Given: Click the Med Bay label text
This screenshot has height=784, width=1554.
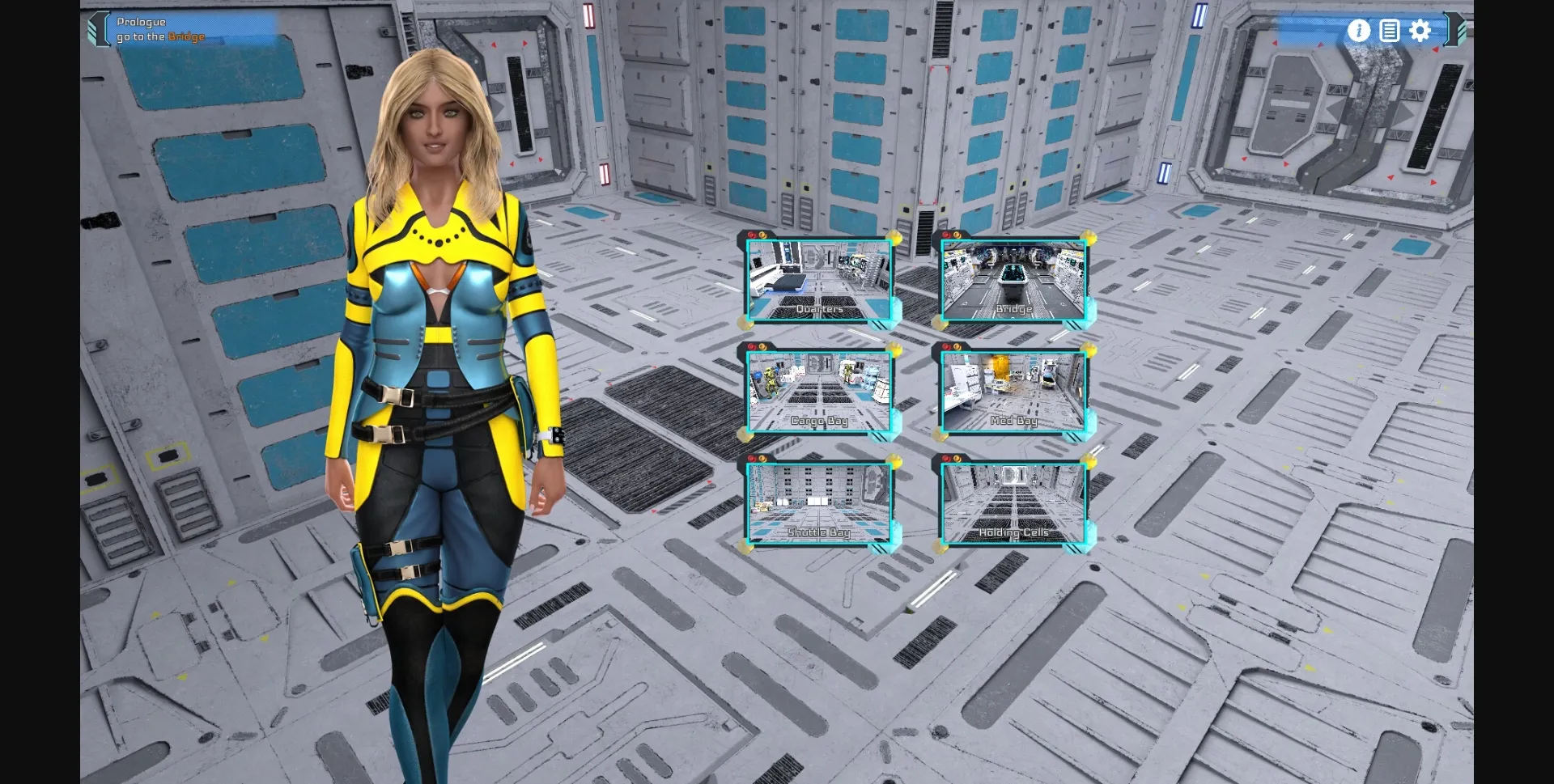Looking at the screenshot, I should coord(1012,420).
